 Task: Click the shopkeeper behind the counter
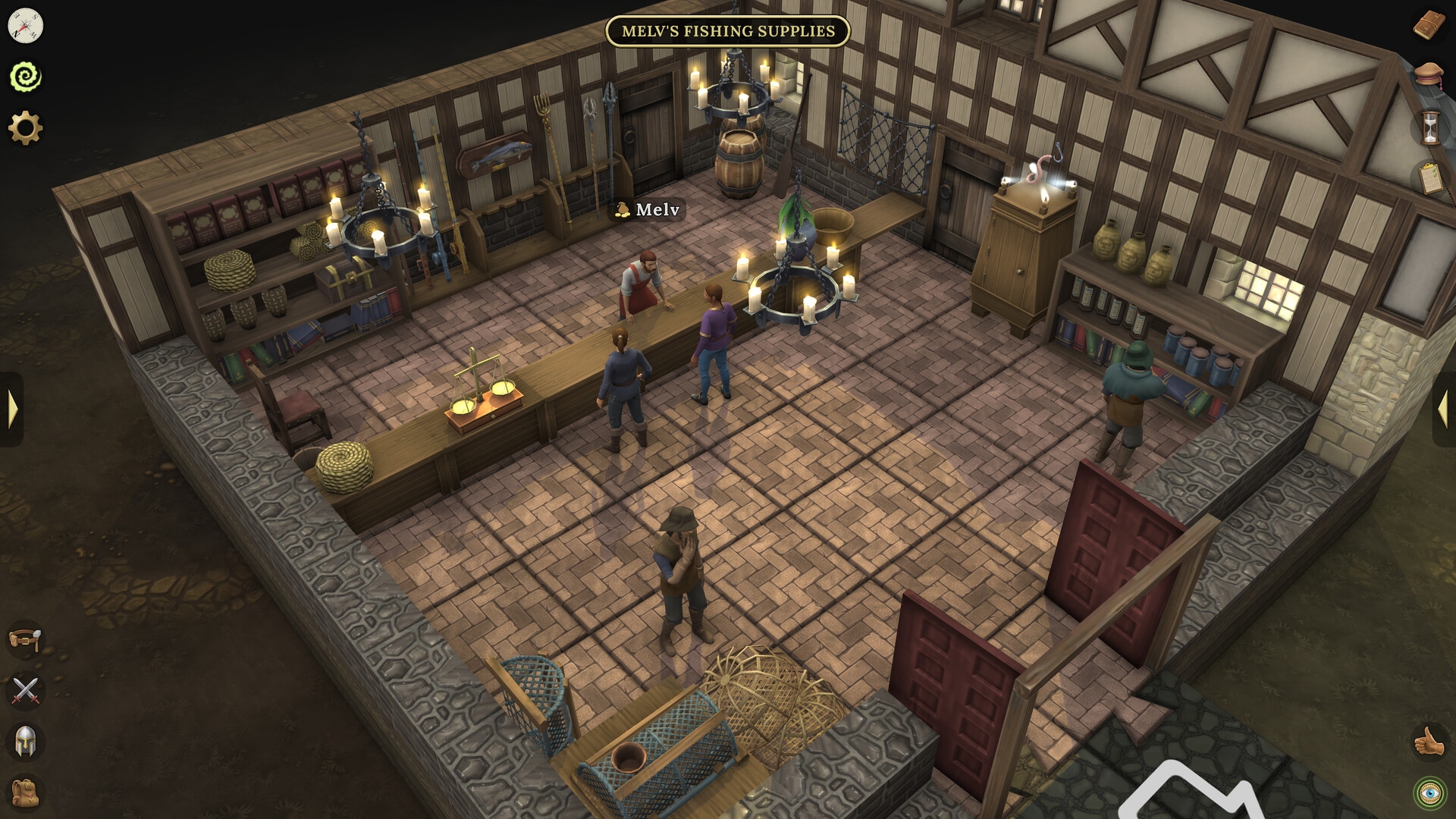click(x=641, y=281)
